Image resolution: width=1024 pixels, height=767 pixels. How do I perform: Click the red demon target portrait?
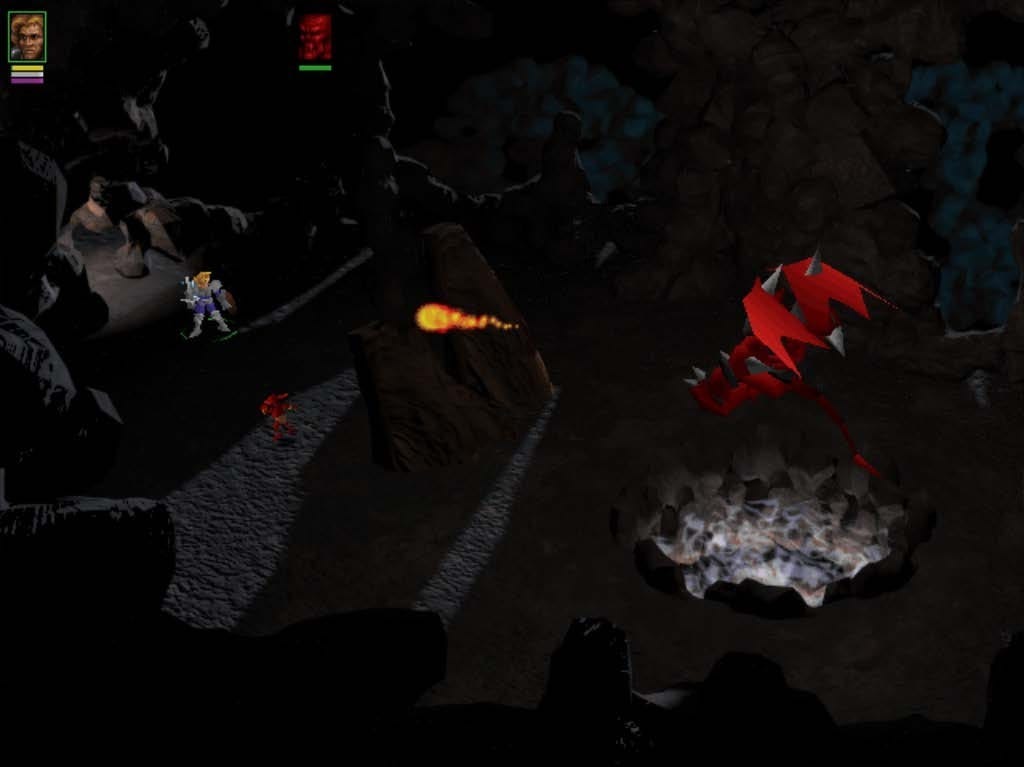tap(315, 37)
